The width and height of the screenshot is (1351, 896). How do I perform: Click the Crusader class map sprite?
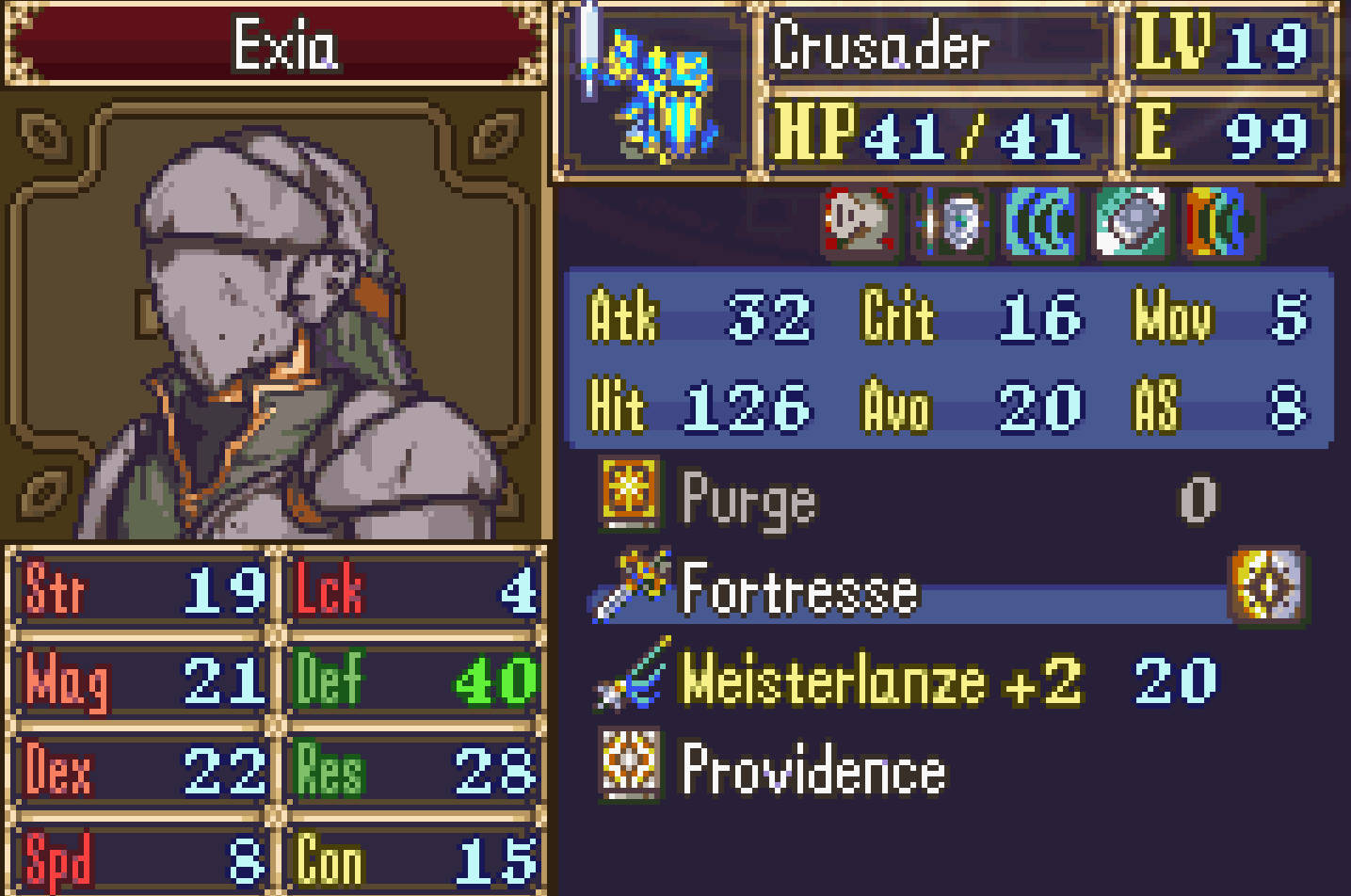652,92
